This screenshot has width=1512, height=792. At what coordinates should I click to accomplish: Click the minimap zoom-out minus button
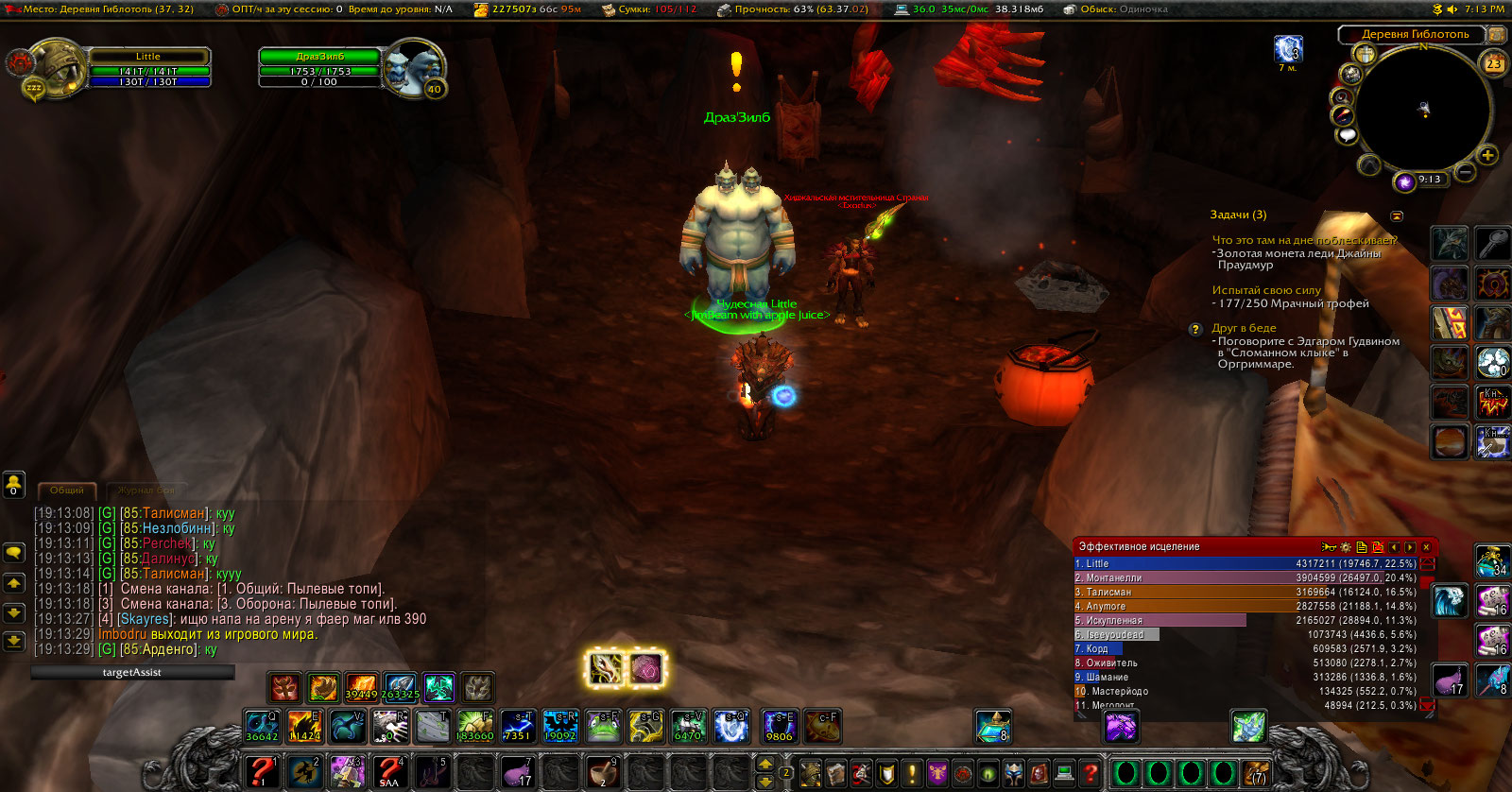1465,172
